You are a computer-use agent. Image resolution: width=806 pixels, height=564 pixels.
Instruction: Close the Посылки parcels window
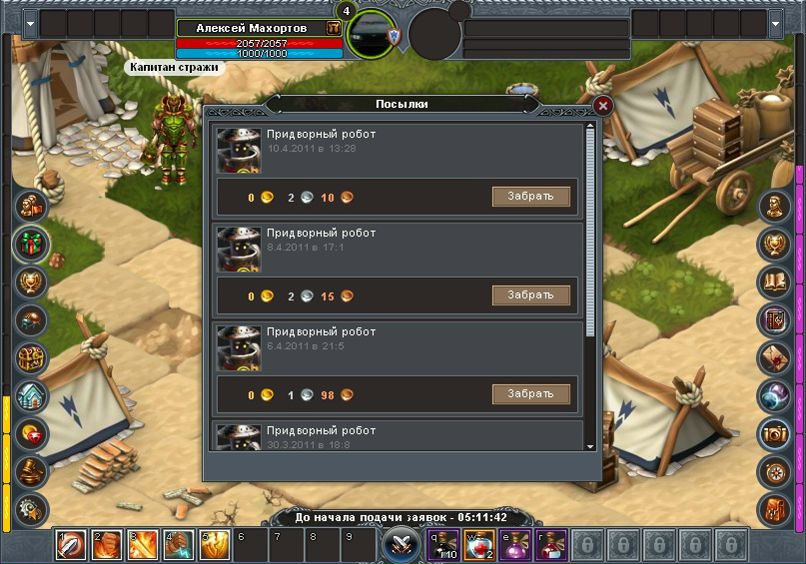click(602, 104)
